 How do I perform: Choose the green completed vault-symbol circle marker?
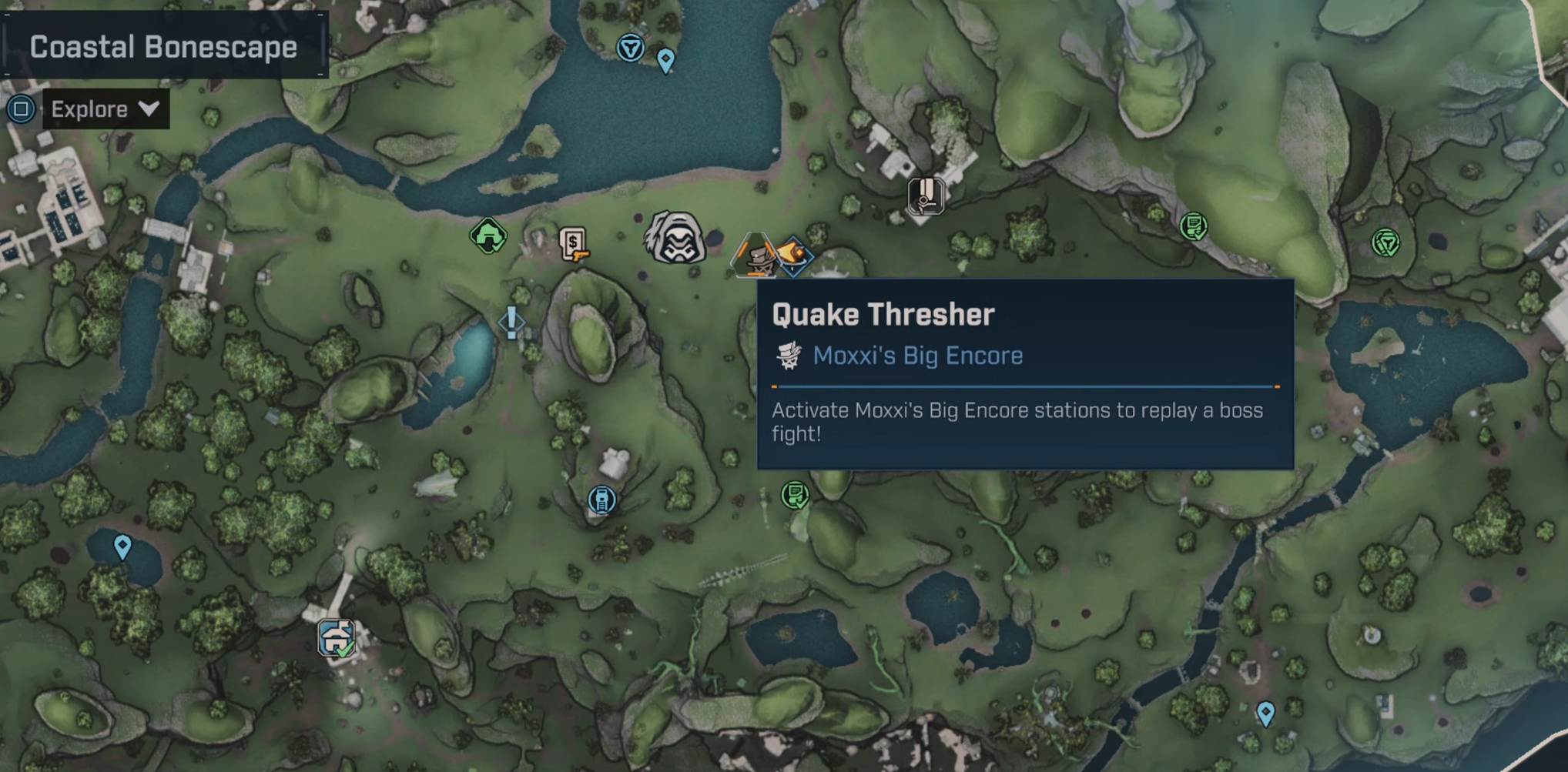pos(1385,243)
